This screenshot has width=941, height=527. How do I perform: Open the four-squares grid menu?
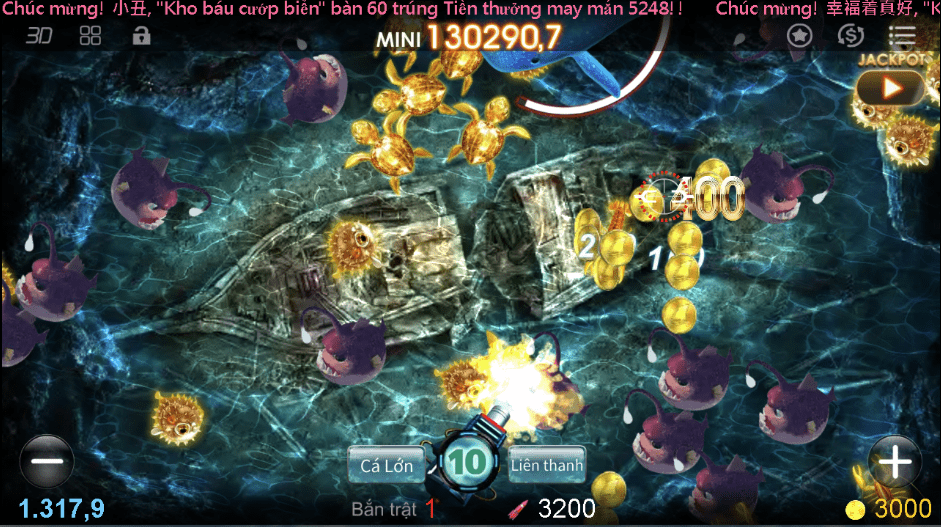coord(91,36)
